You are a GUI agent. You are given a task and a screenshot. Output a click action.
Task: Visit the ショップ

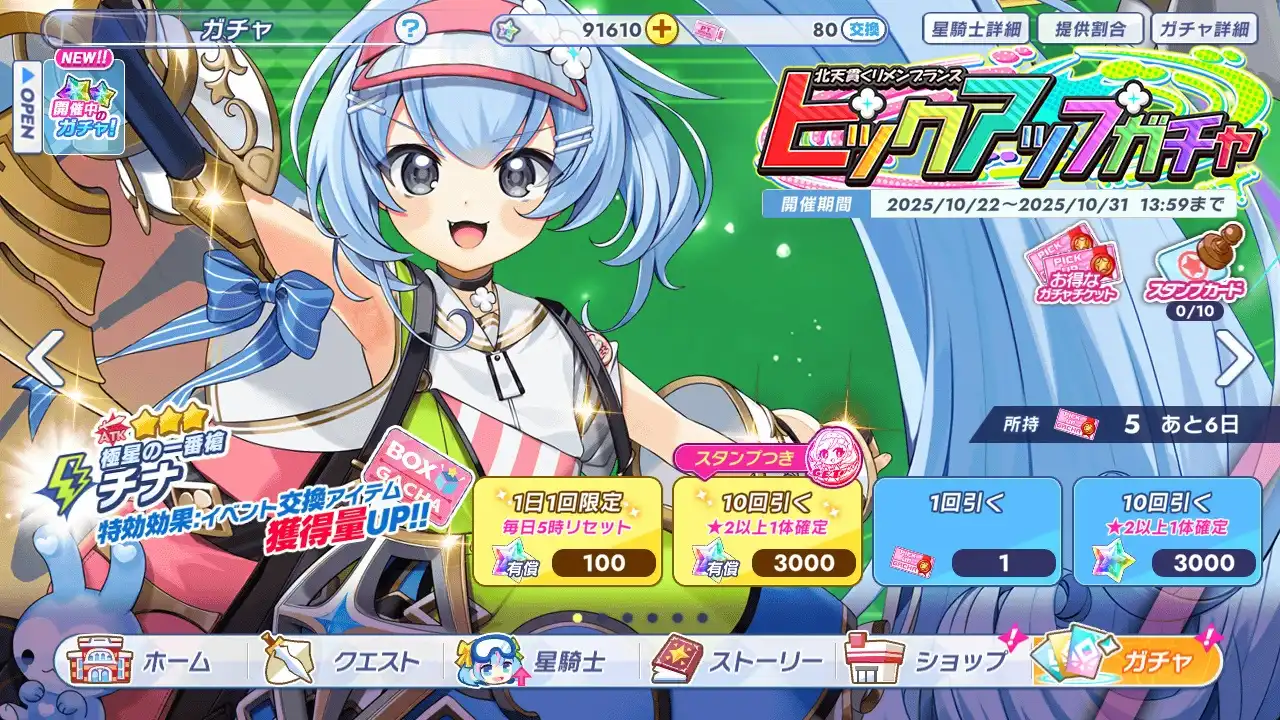click(x=932, y=661)
